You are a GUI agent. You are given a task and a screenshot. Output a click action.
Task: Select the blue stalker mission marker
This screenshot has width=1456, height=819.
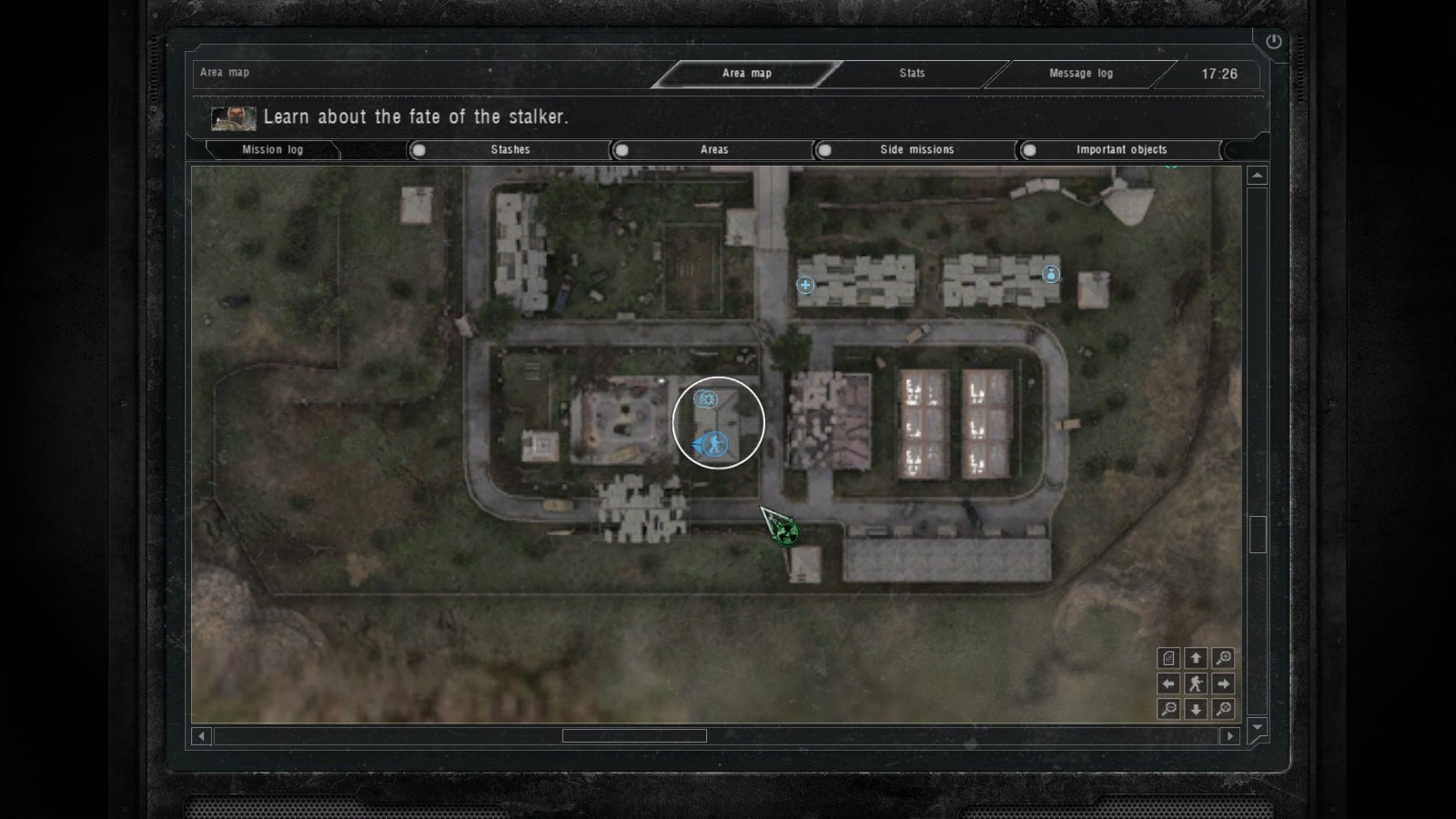(717, 445)
